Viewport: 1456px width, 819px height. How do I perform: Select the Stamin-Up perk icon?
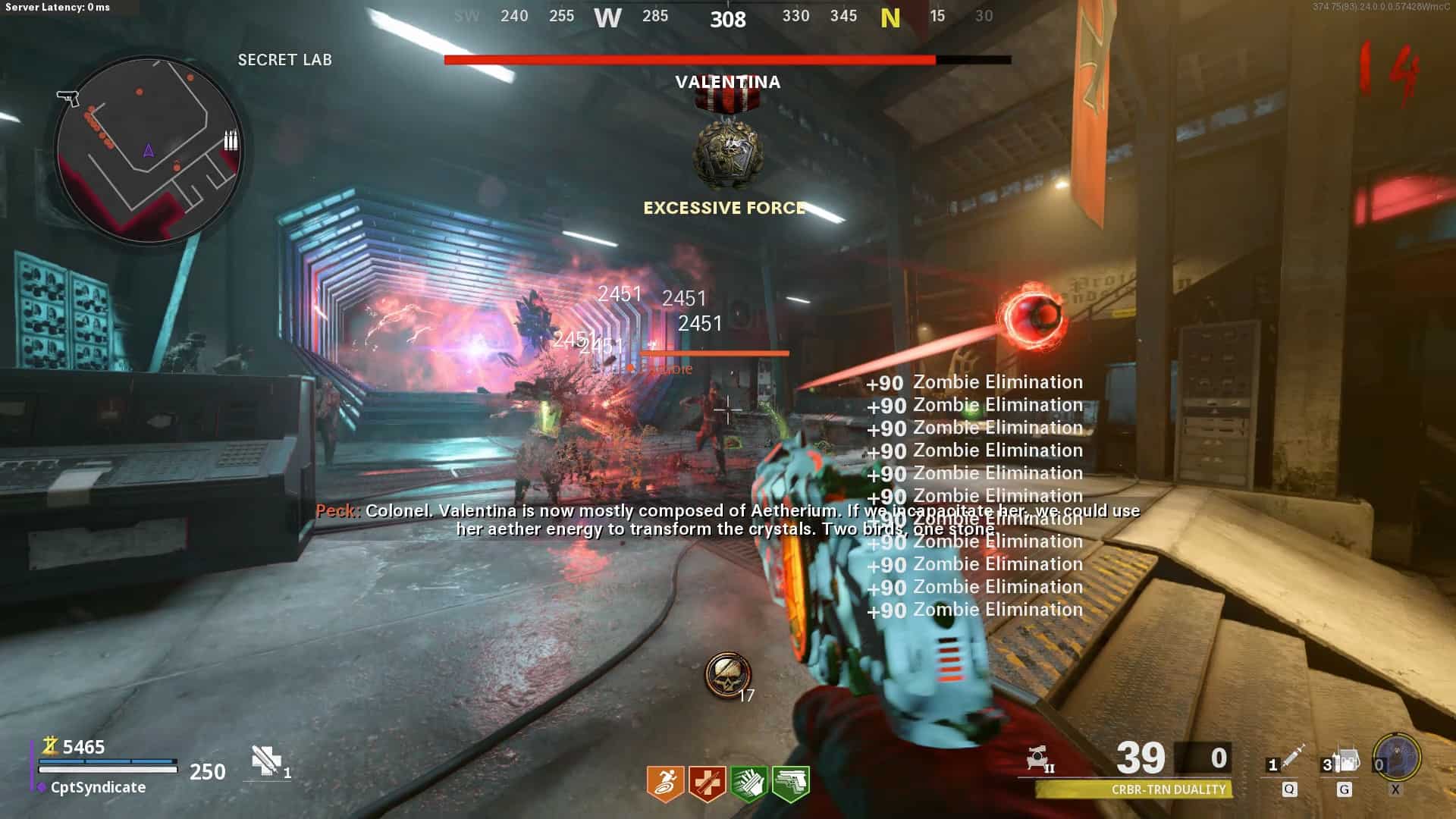pyautogui.click(x=665, y=783)
